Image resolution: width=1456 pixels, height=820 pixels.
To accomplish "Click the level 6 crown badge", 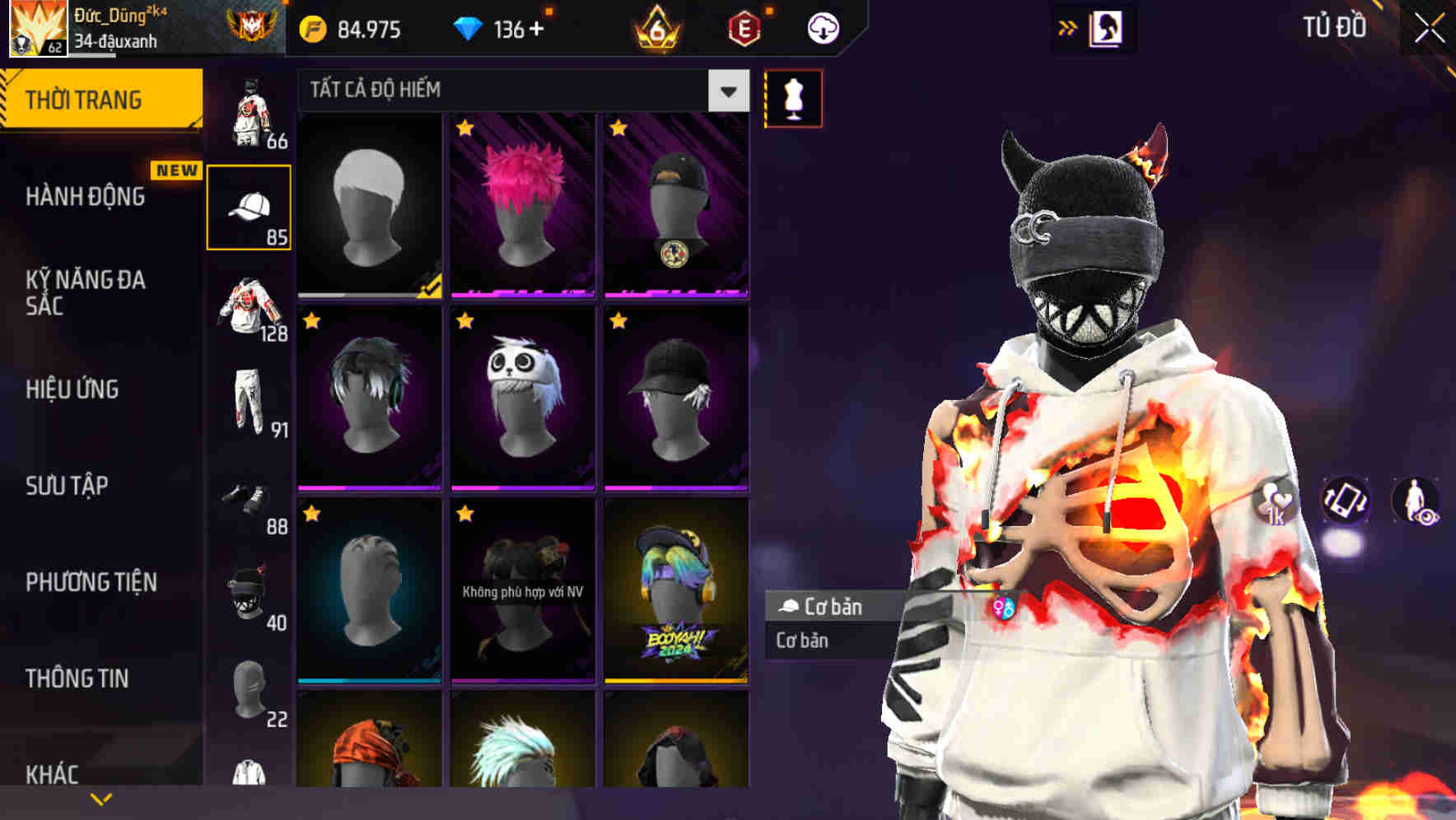I will click(x=655, y=27).
